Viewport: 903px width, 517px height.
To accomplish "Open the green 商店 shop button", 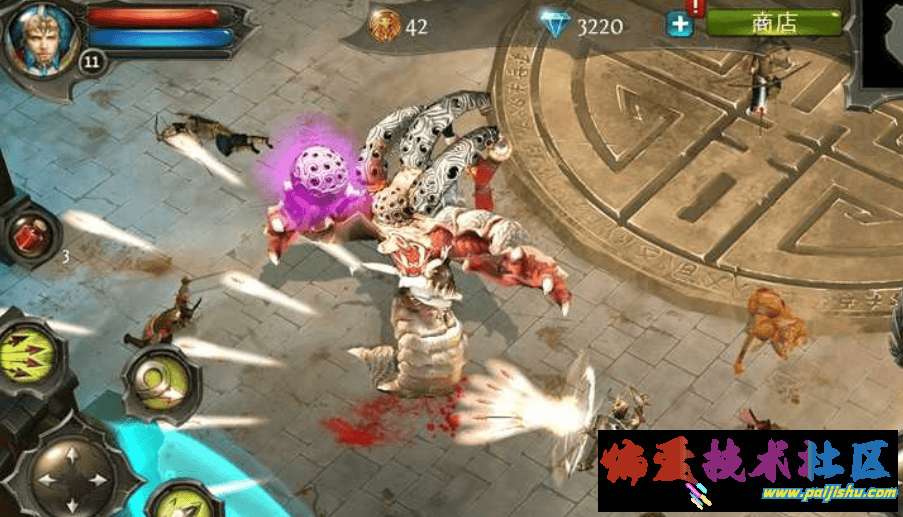I will point(773,23).
